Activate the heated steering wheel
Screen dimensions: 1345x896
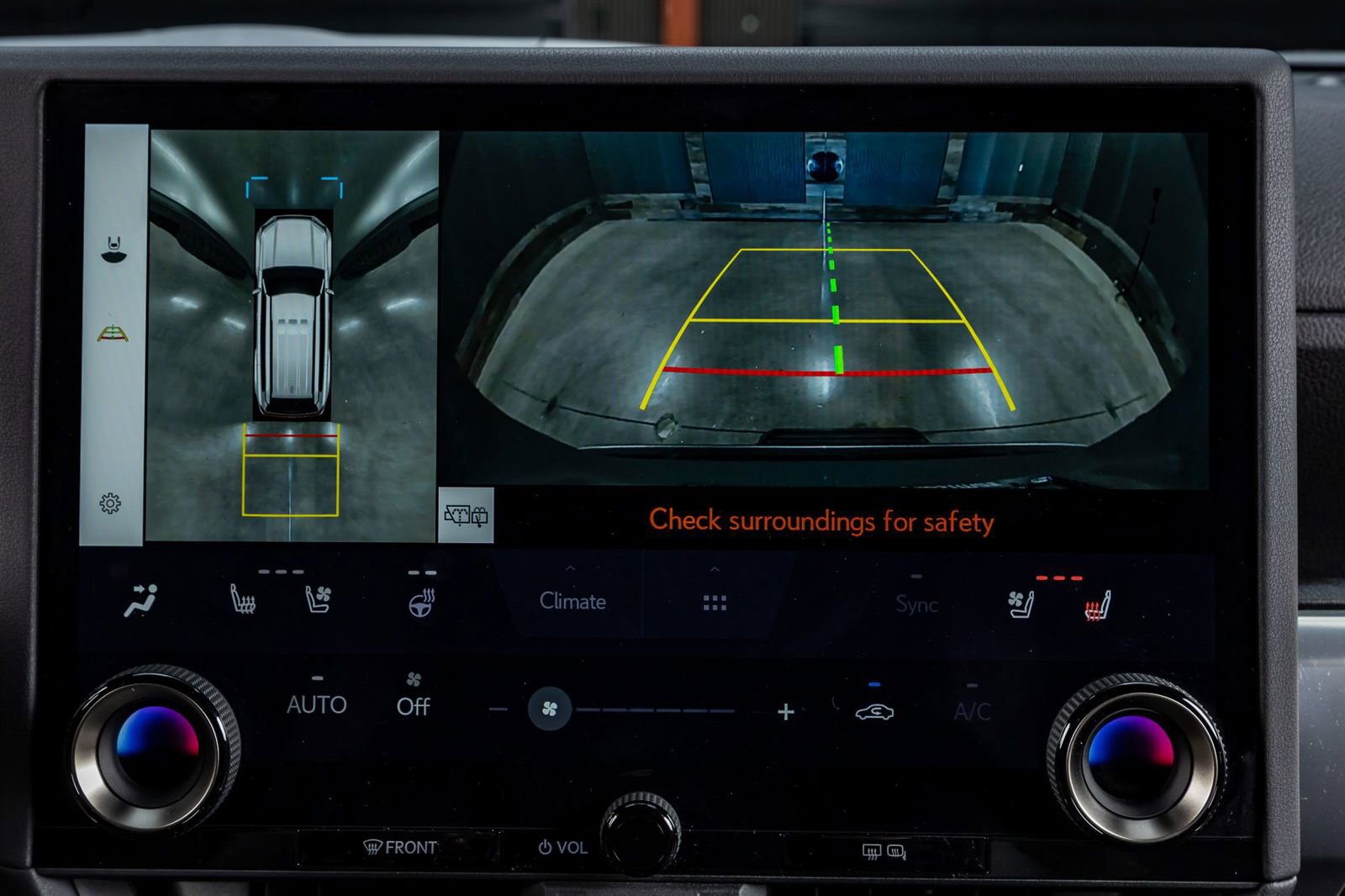[x=420, y=603]
